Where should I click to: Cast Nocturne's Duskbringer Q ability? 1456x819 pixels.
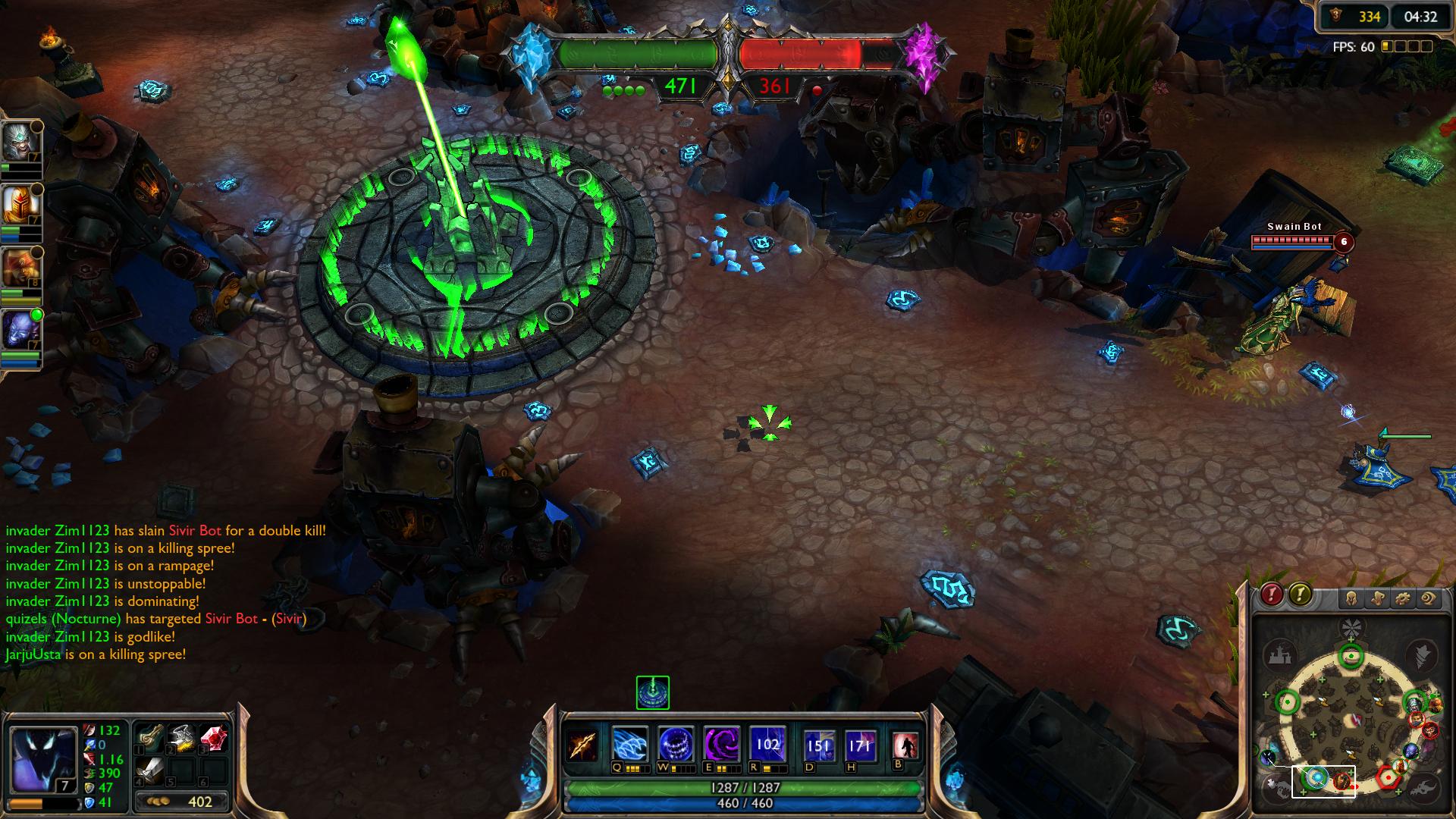pyautogui.click(x=630, y=744)
